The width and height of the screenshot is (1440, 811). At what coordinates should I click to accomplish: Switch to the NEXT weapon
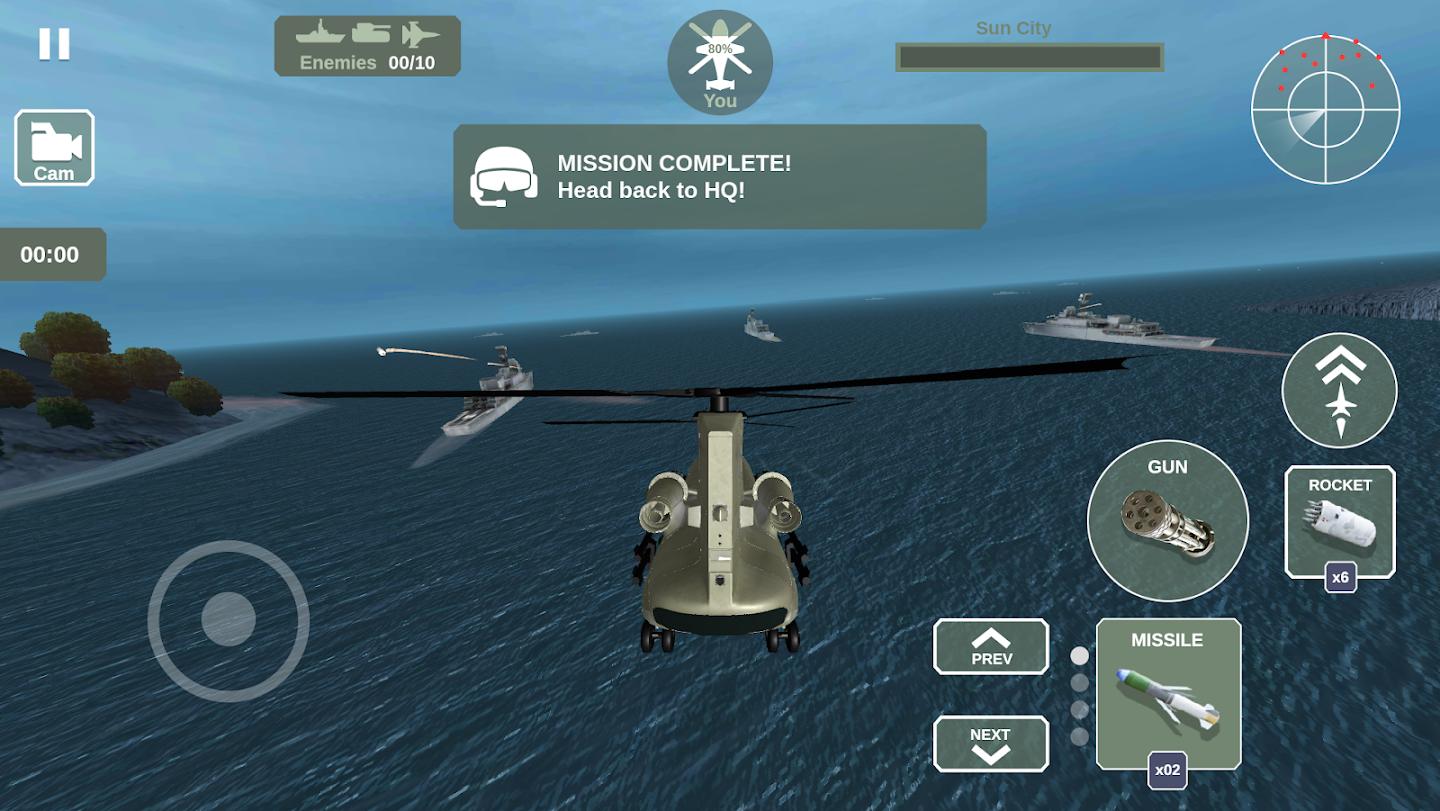coord(991,743)
